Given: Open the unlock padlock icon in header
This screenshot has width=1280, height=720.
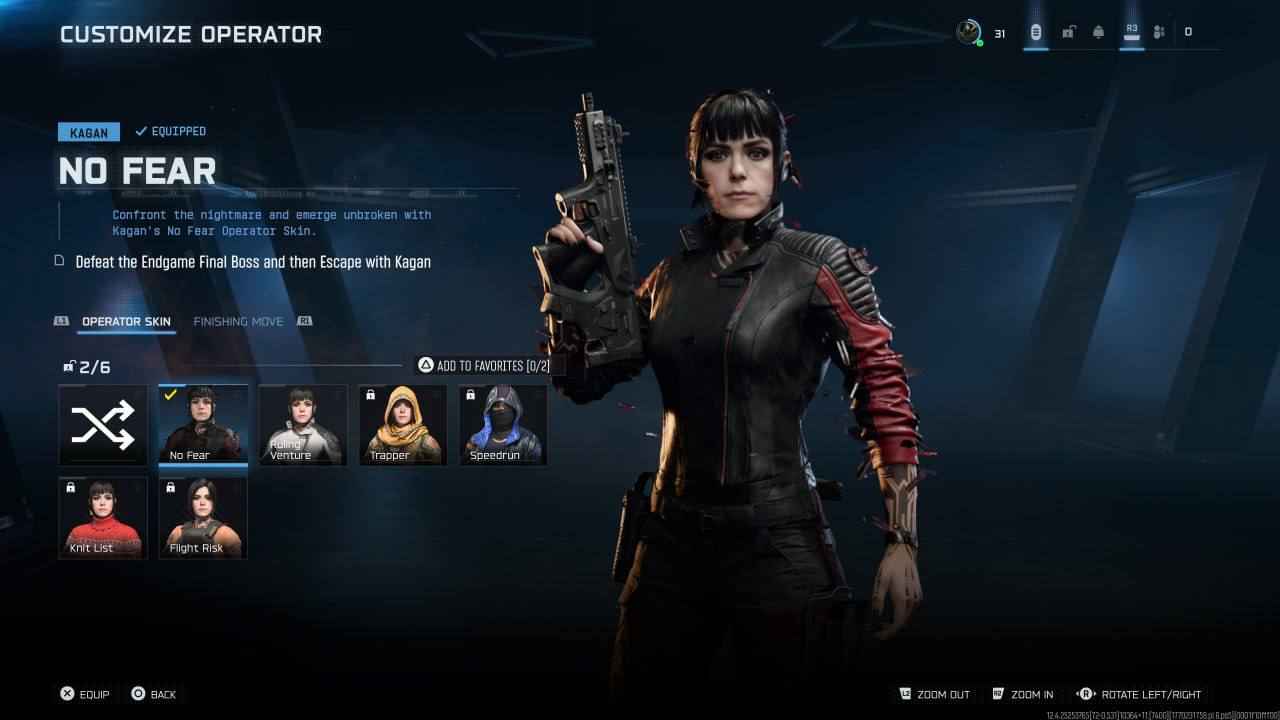Looking at the screenshot, I should (1068, 32).
